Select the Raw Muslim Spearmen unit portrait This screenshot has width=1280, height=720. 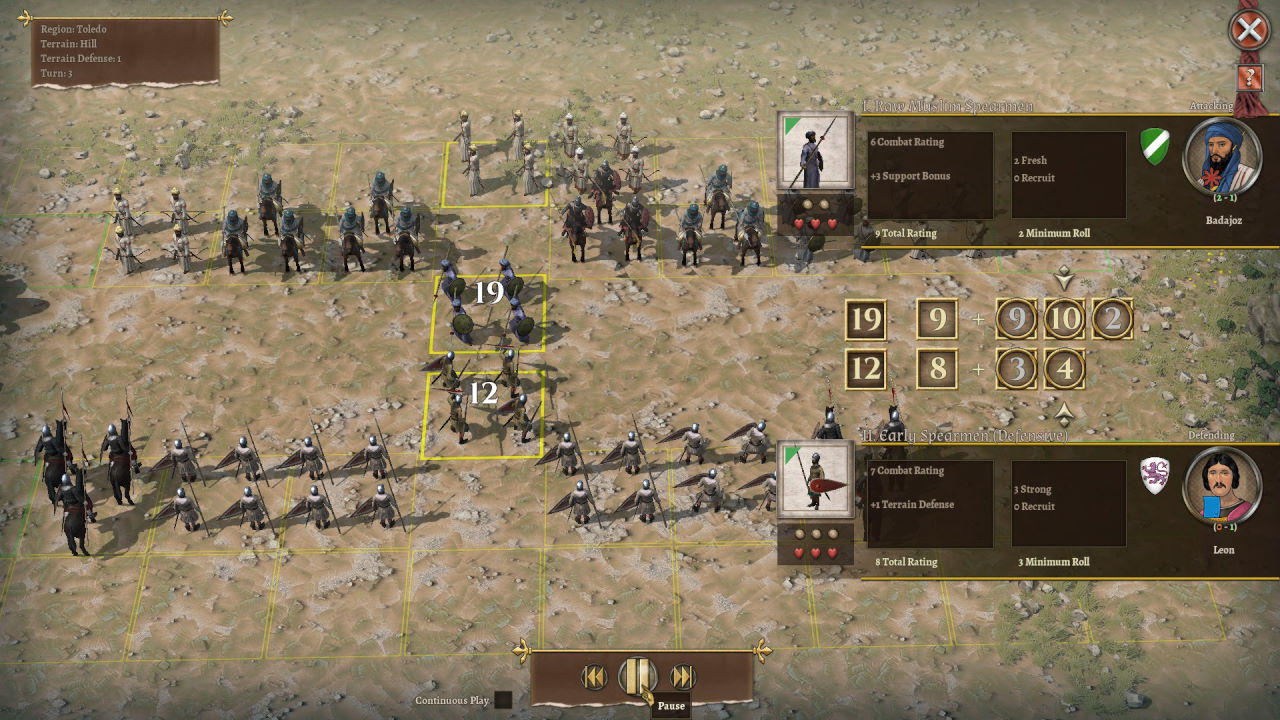815,151
